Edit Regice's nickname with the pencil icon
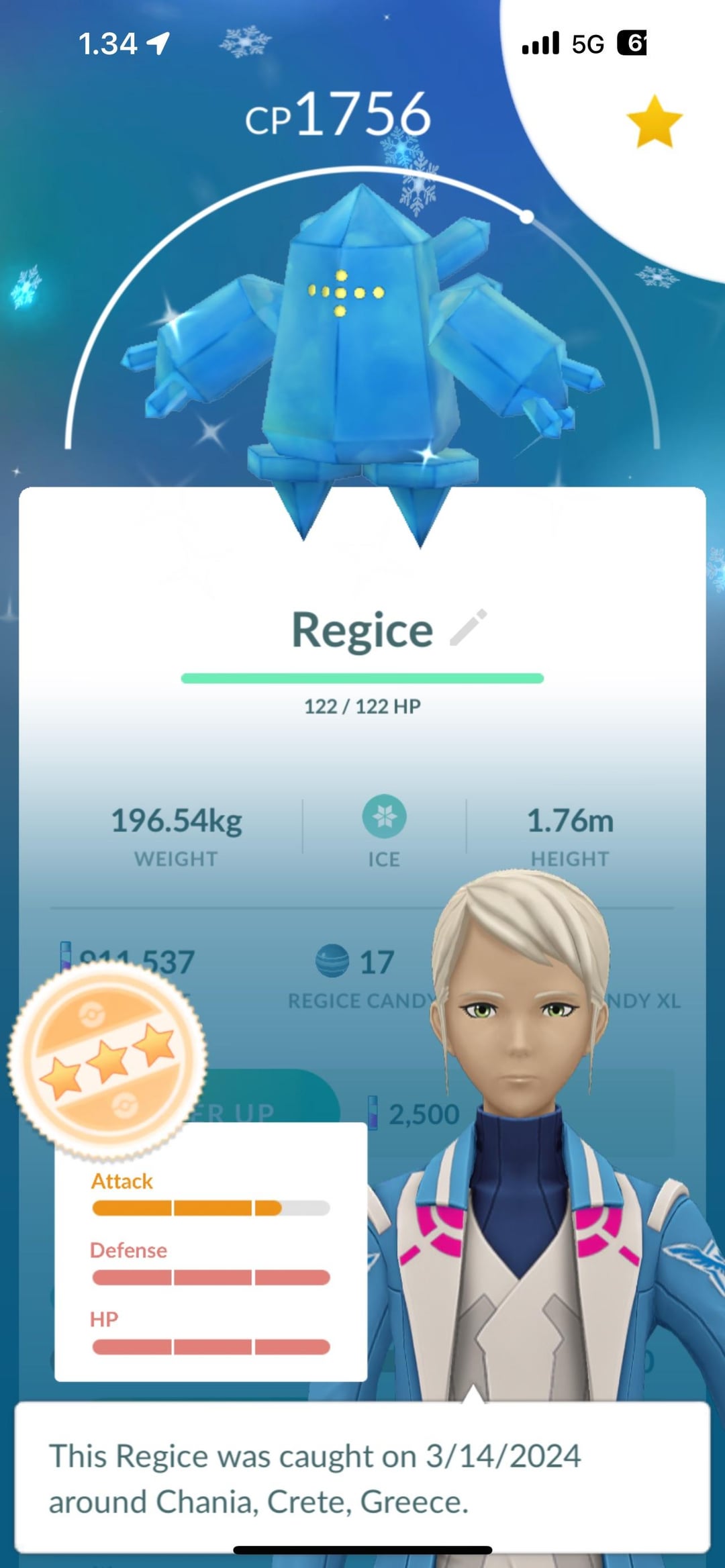Viewport: 725px width, 1568px height. (x=469, y=628)
